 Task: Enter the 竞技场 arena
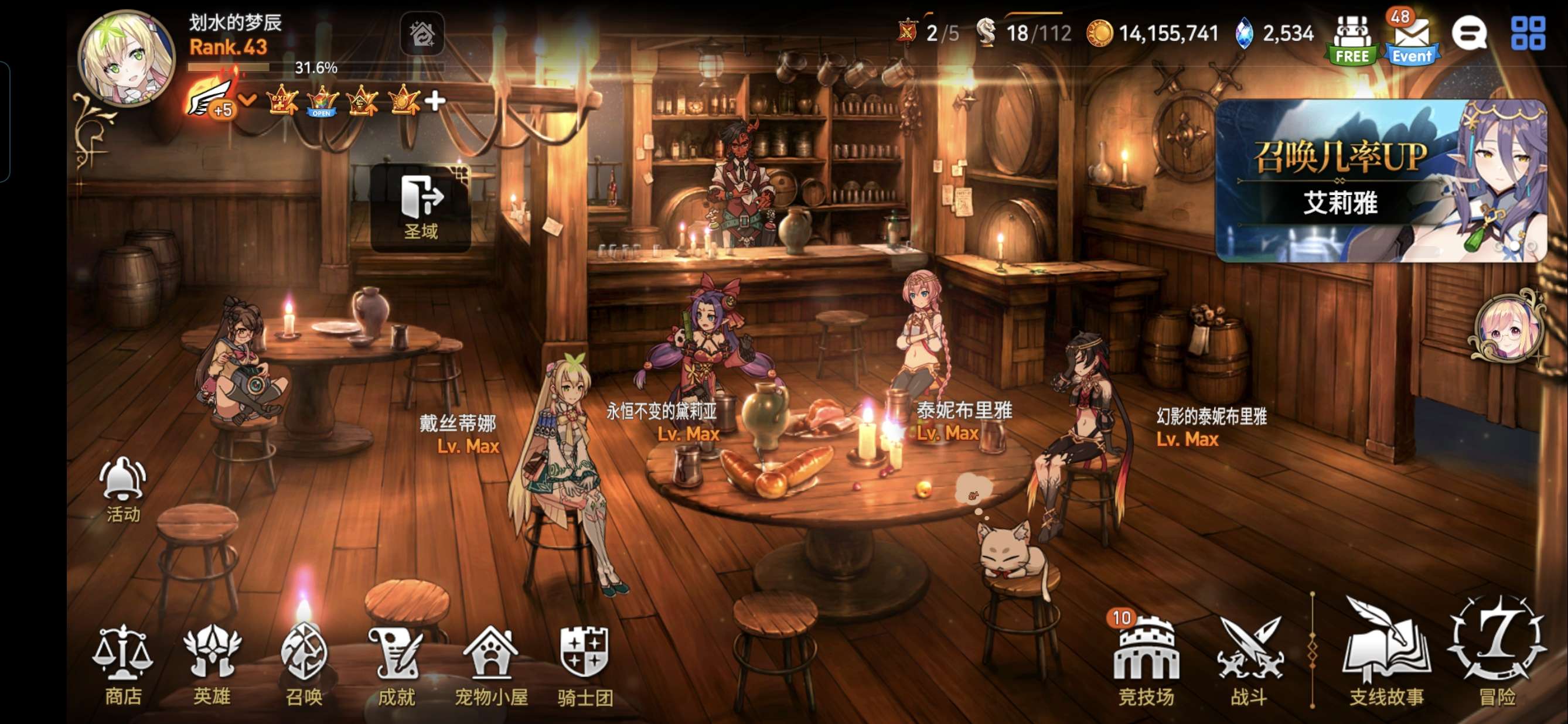(x=1146, y=660)
